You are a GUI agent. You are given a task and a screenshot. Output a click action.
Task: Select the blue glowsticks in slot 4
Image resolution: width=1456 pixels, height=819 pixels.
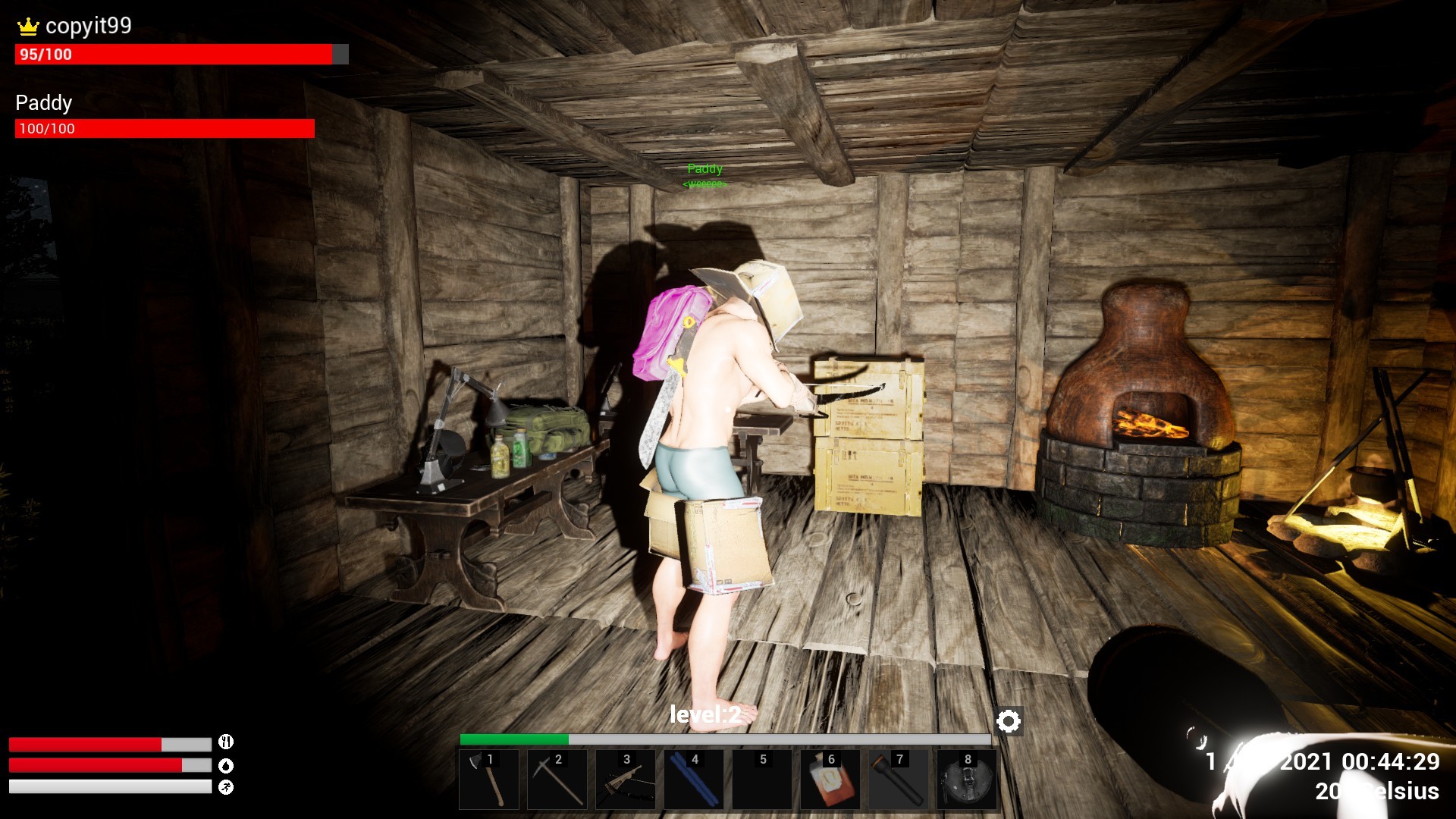click(694, 780)
